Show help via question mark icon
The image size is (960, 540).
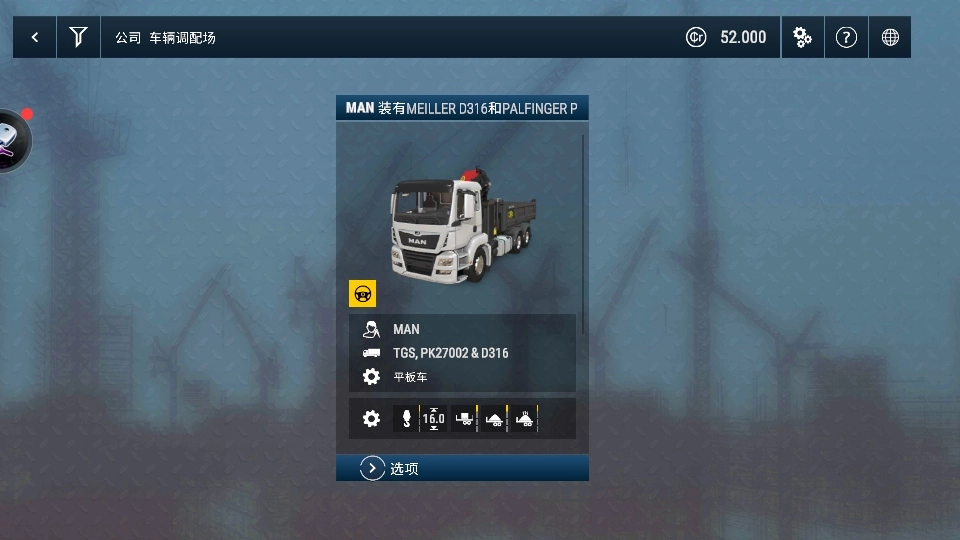[846, 38]
